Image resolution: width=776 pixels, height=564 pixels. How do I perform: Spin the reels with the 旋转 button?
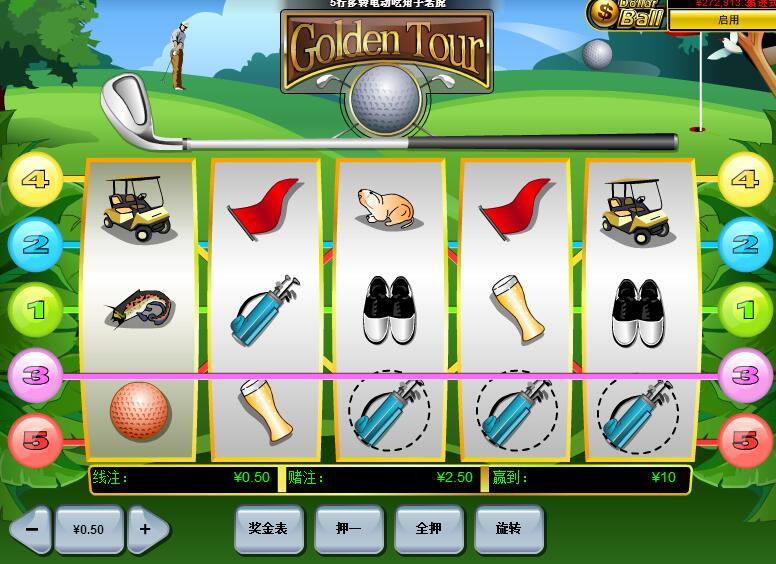(508, 528)
